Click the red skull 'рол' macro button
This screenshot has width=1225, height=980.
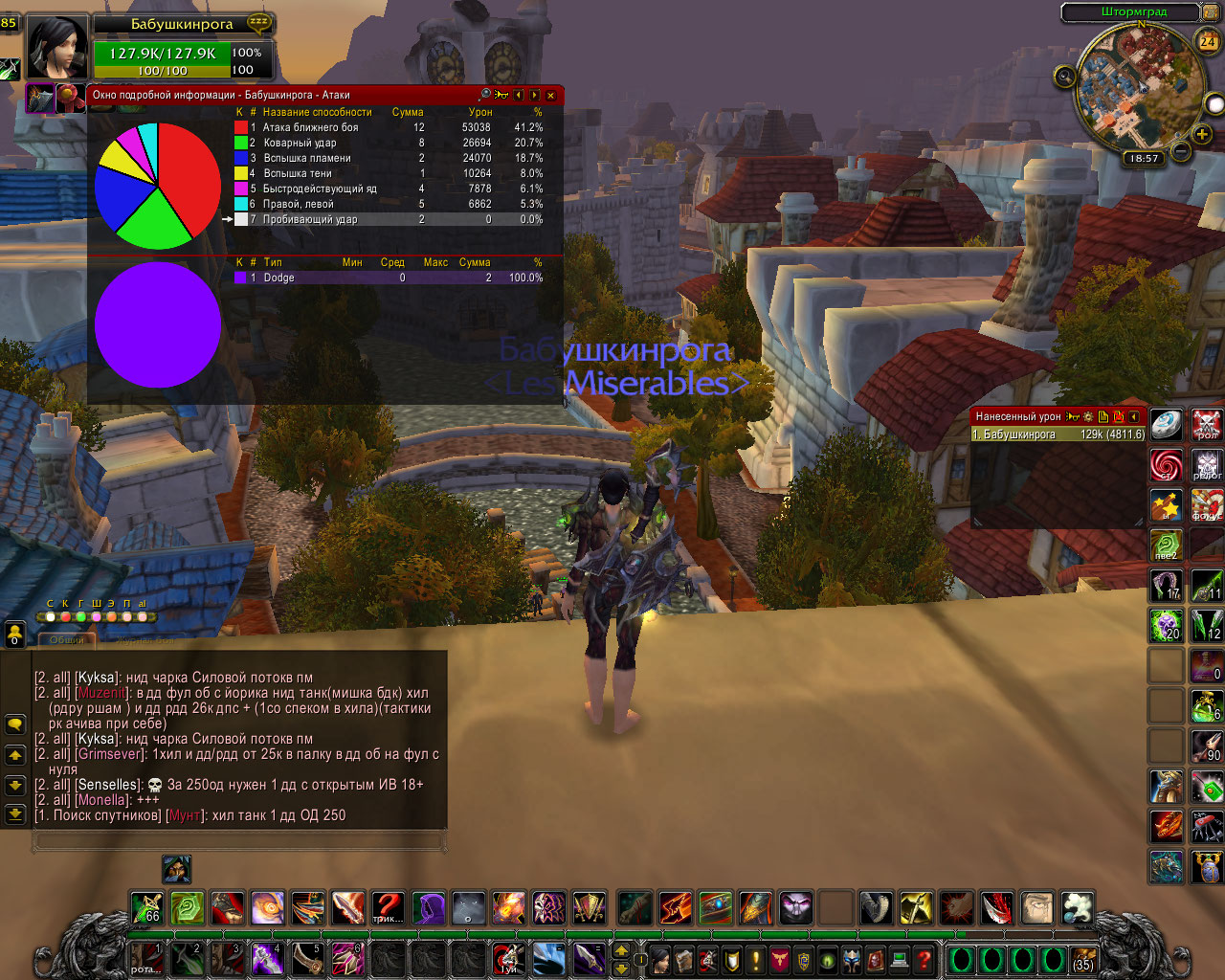(x=1207, y=423)
